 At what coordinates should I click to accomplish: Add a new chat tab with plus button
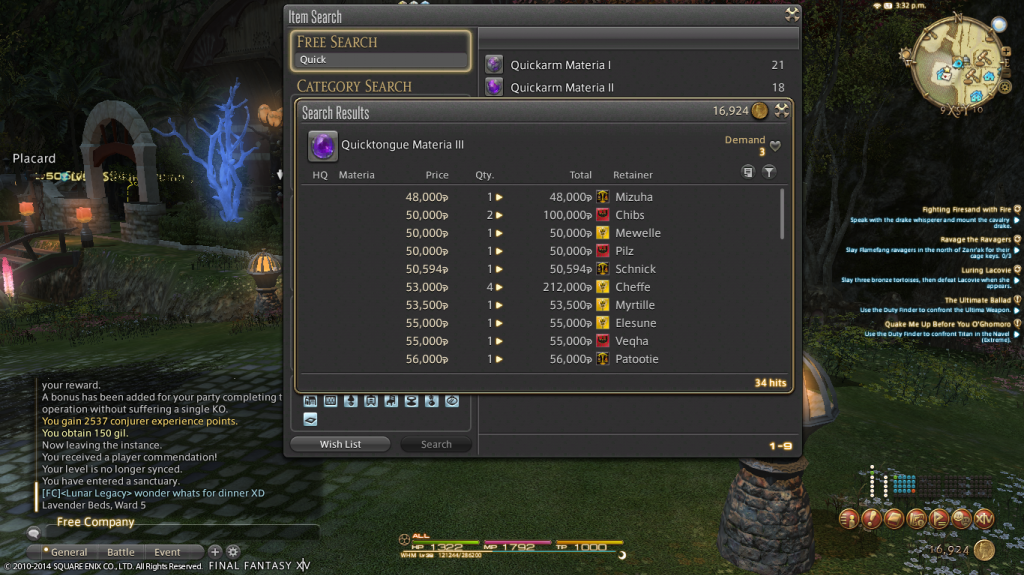pyautogui.click(x=214, y=552)
